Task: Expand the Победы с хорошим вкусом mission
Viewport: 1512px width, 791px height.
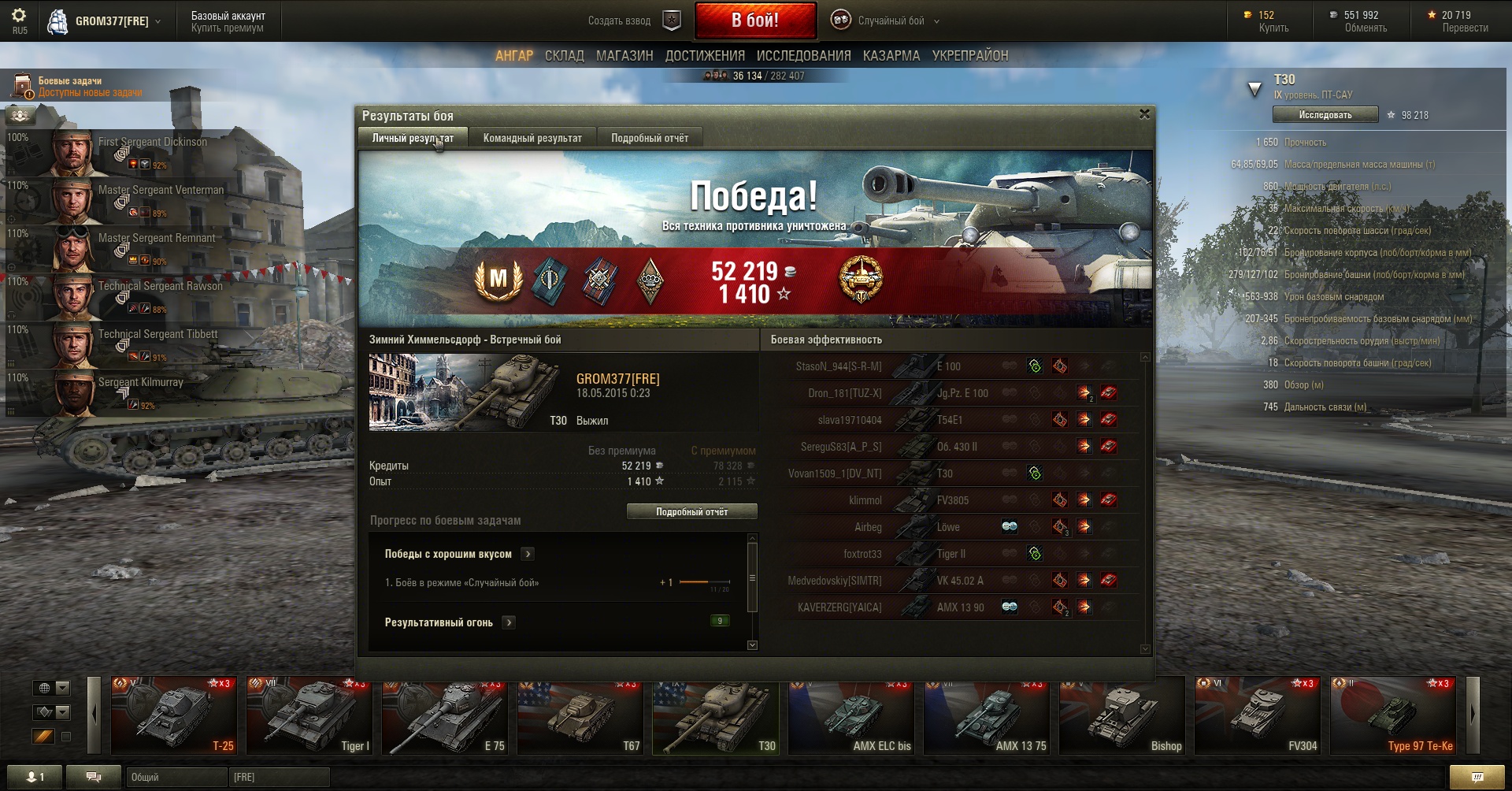Action: coord(528,554)
